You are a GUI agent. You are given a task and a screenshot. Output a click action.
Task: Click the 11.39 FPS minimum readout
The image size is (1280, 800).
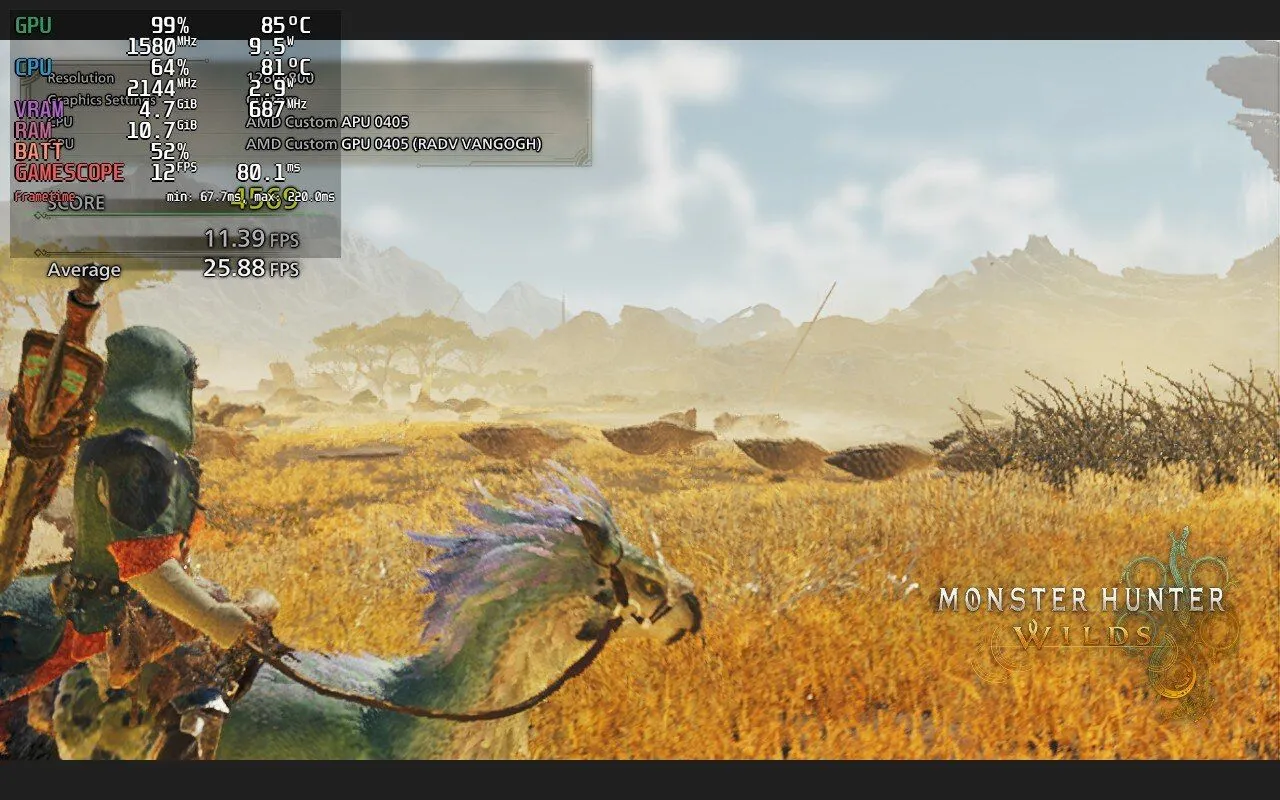236,239
